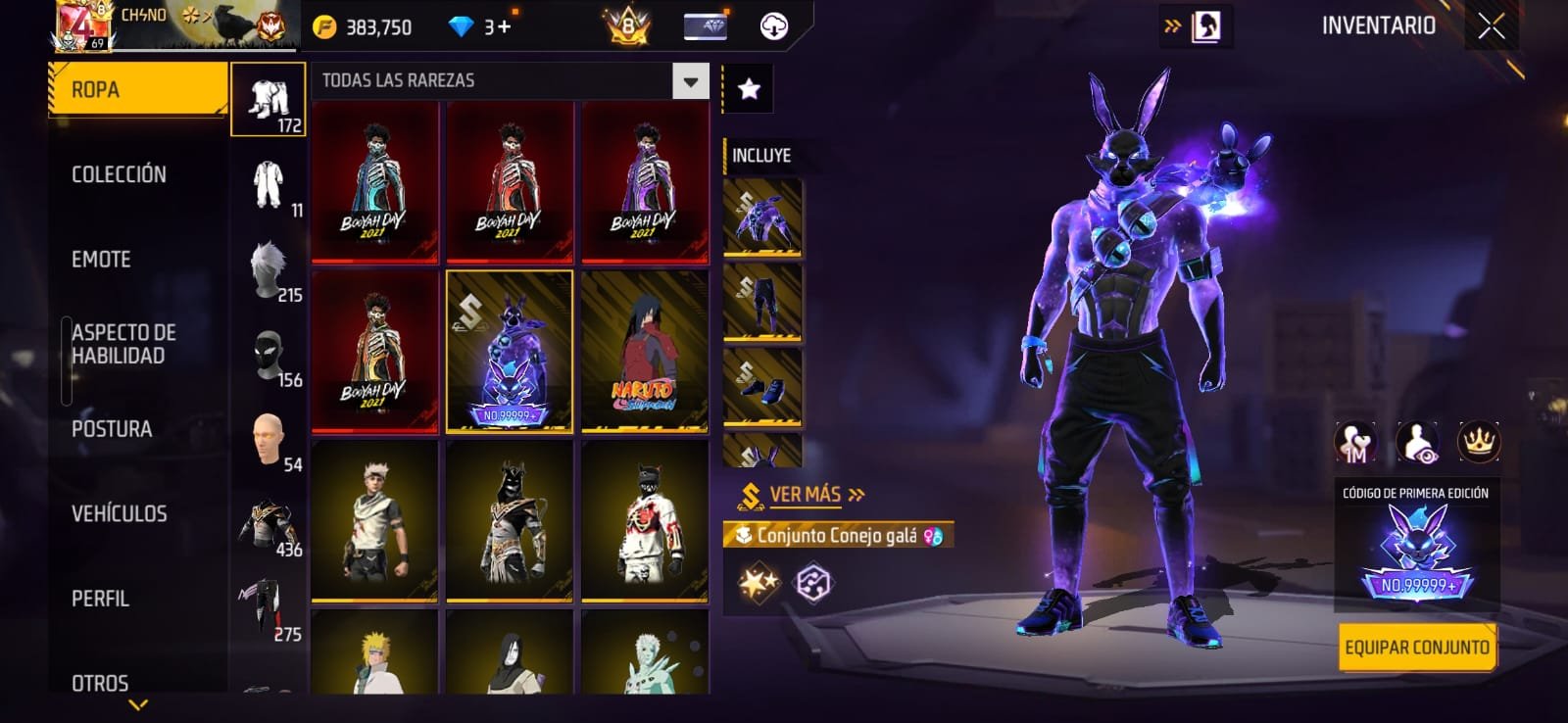Select the full outfits subcategory showing 172
This screenshot has height=723, width=1568.
(269, 100)
